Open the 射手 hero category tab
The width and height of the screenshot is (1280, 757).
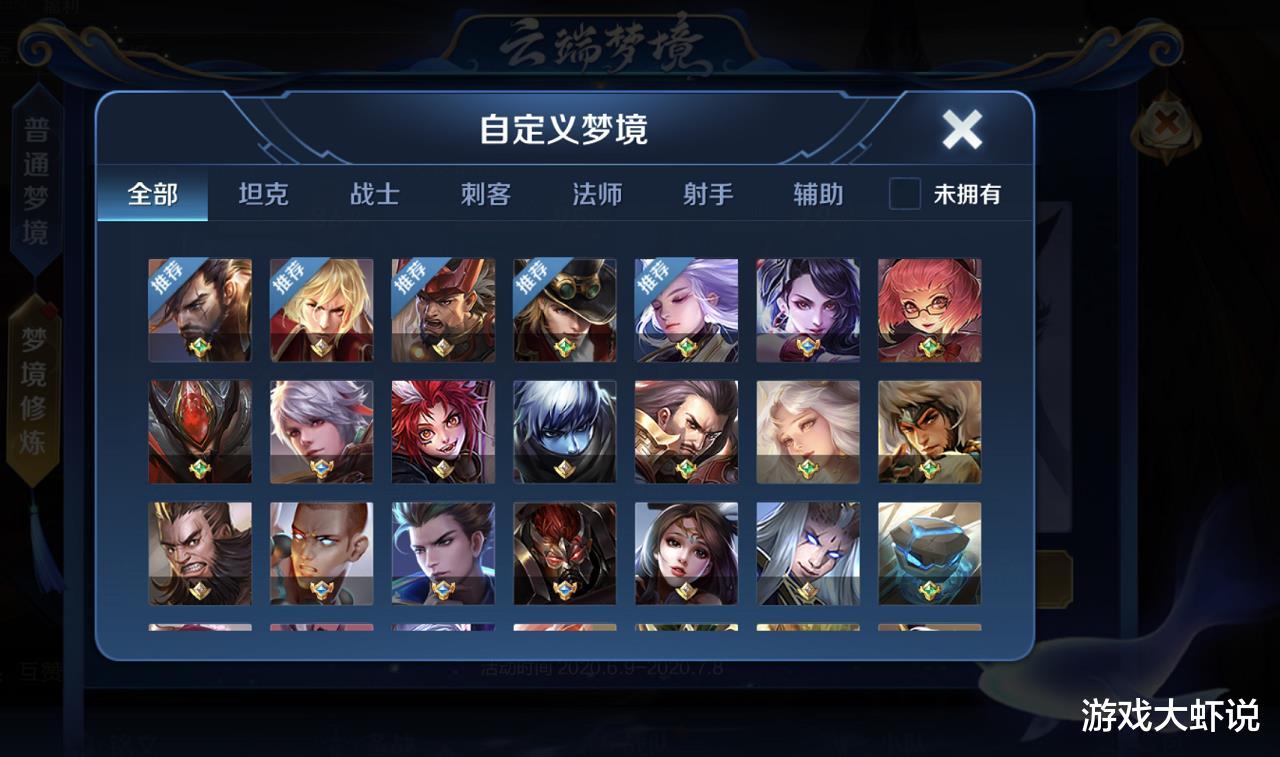click(x=707, y=196)
